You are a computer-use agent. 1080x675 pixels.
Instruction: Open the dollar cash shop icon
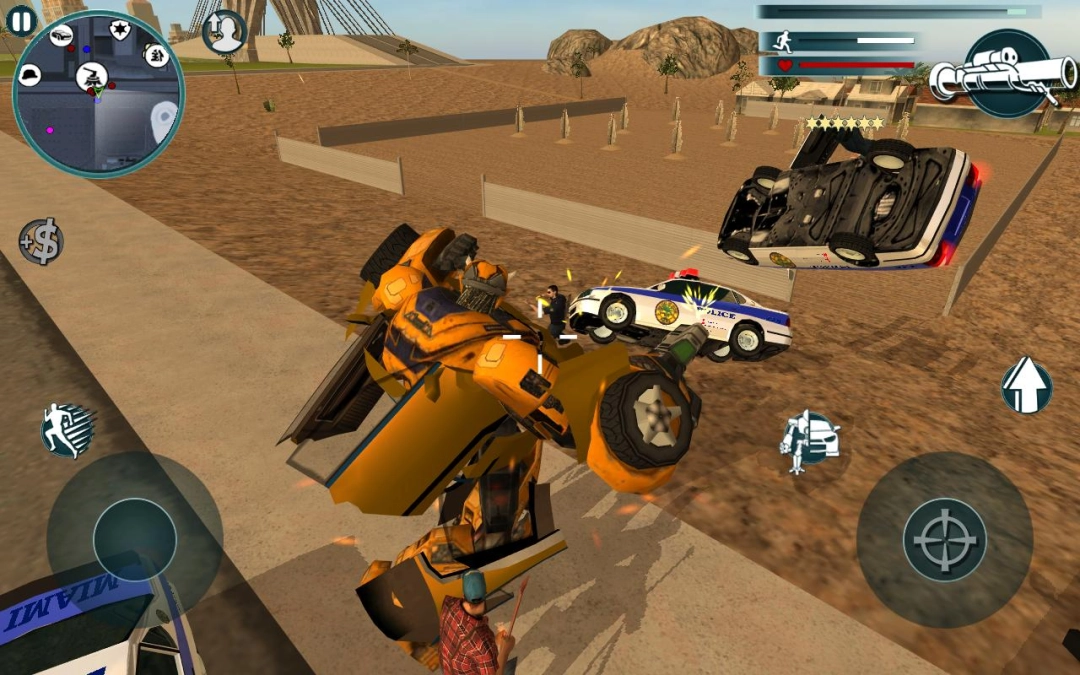[41, 241]
